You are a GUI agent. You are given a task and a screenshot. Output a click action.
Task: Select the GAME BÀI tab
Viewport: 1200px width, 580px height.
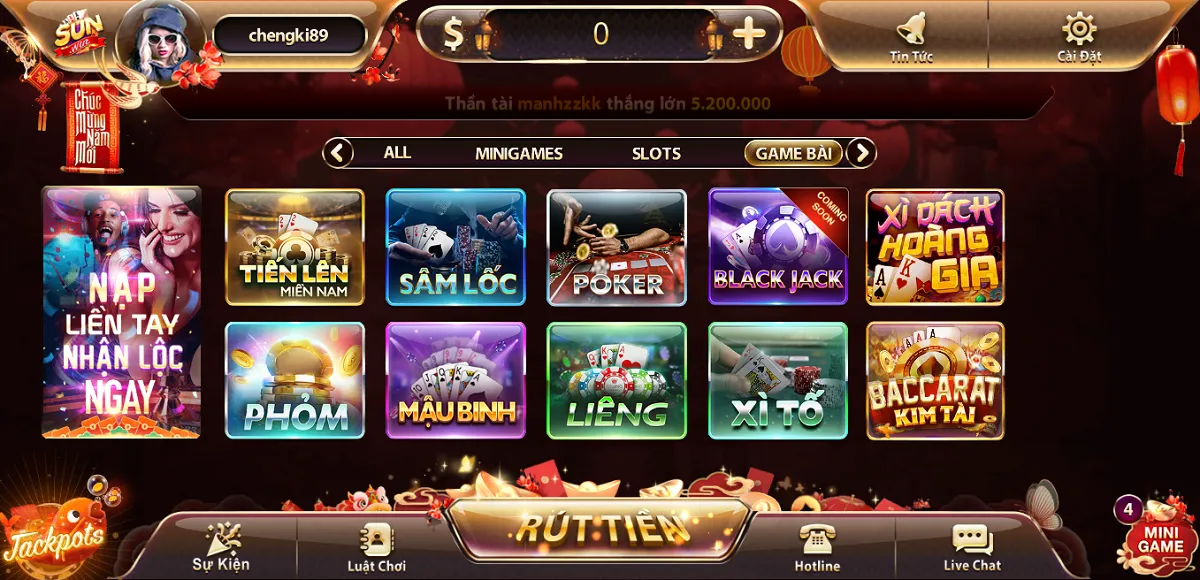pyautogui.click(x=793, y=153)
